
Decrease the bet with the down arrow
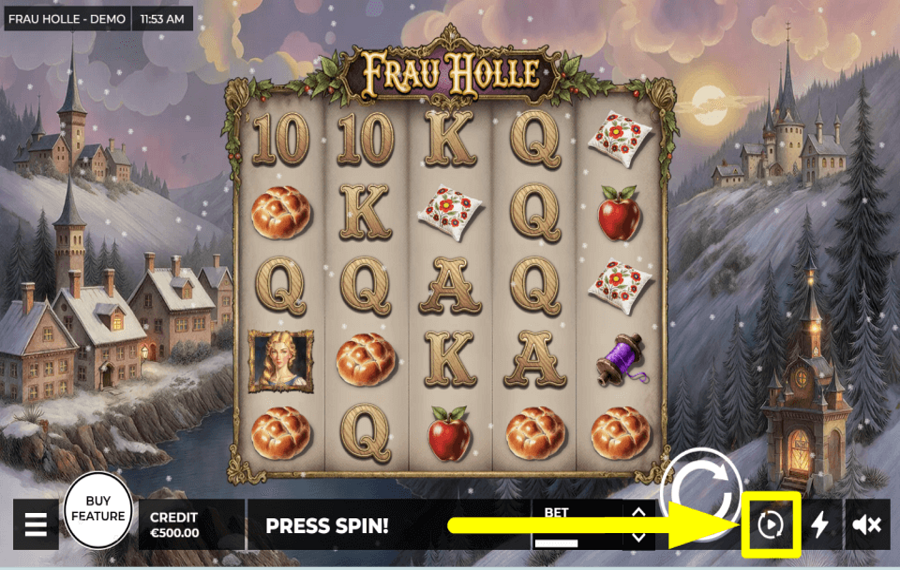click(x=638, y=537)
